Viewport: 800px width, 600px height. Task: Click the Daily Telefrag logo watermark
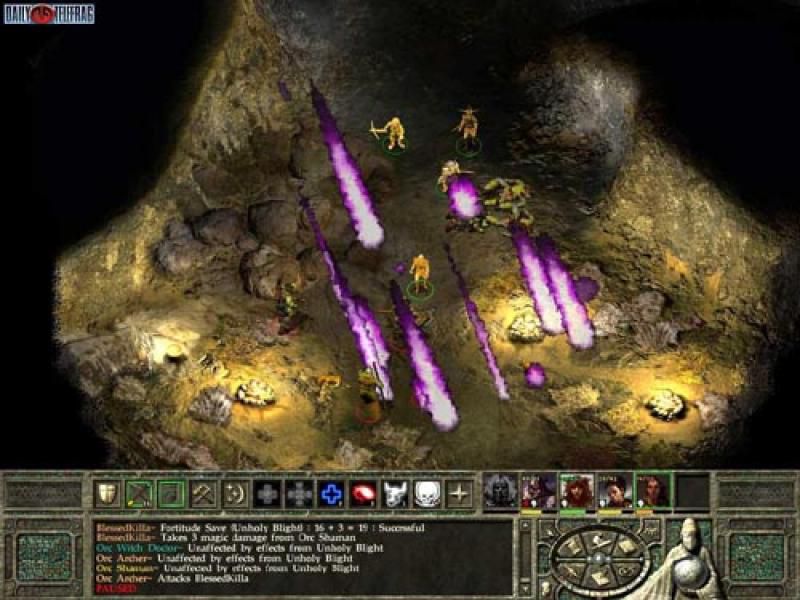point(48,13)
